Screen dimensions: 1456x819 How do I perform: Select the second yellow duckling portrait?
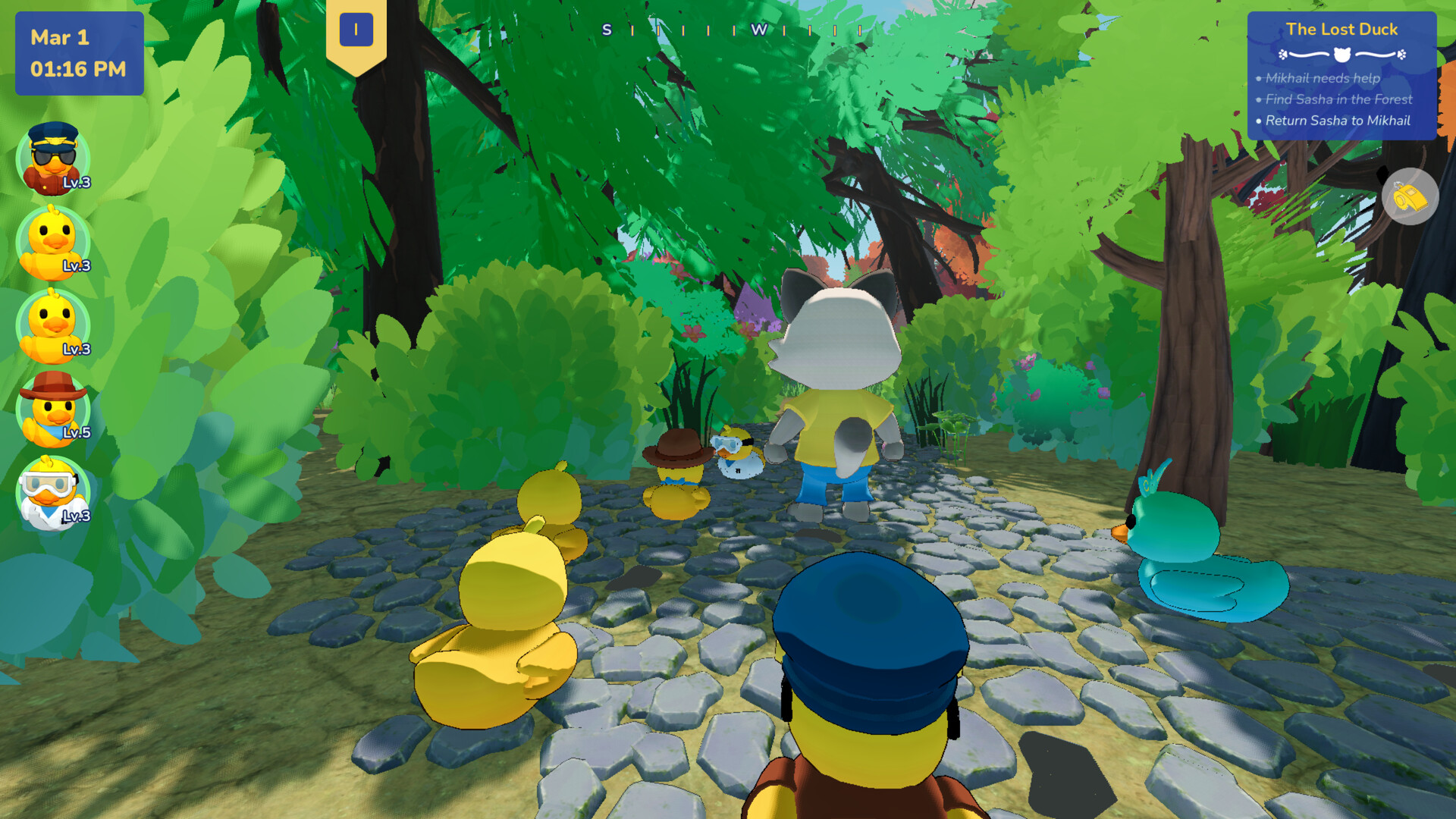[53, 326]
